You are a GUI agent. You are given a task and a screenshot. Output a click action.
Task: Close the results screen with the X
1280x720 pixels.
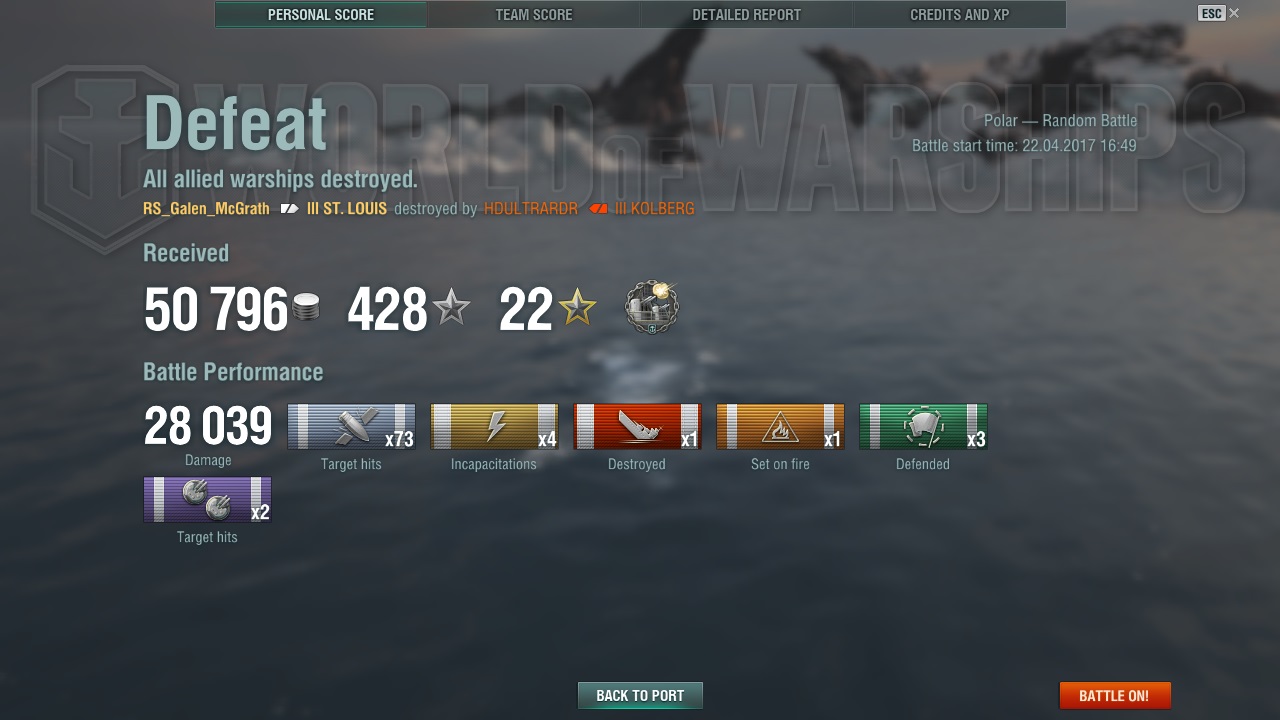(1234, 13)
